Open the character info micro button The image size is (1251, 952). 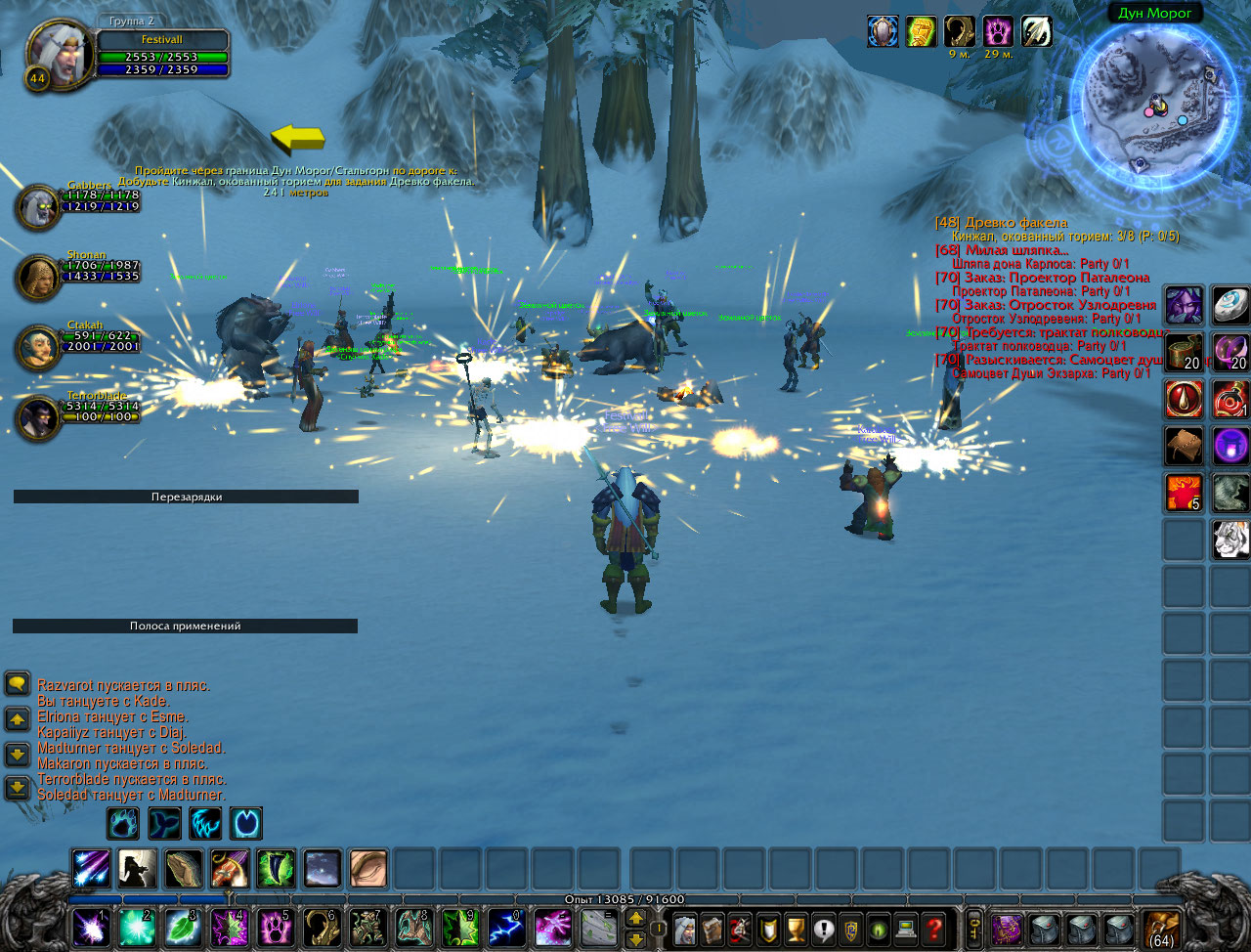[685, 927]
